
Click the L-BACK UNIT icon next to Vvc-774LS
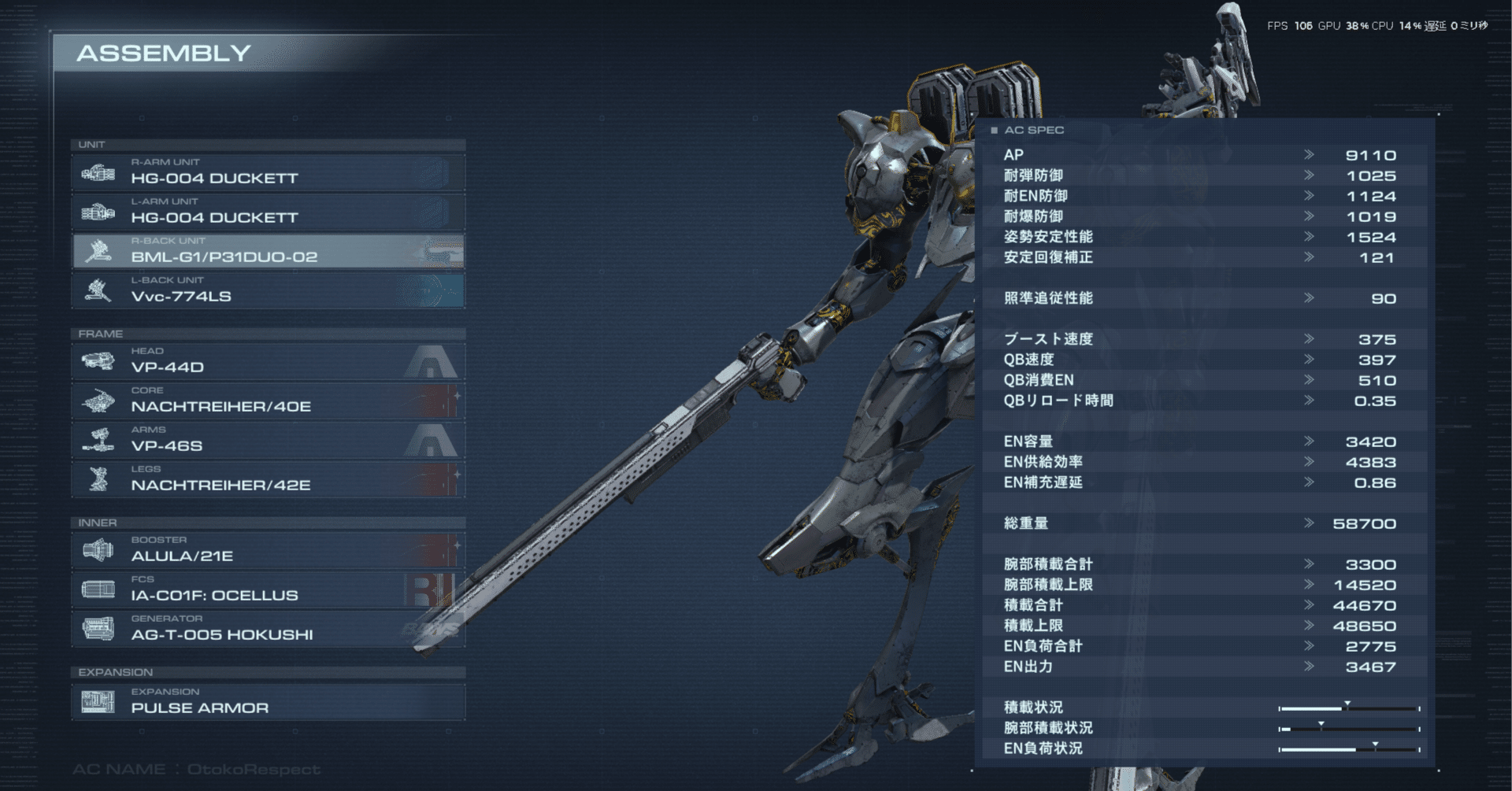coord(99,290)
